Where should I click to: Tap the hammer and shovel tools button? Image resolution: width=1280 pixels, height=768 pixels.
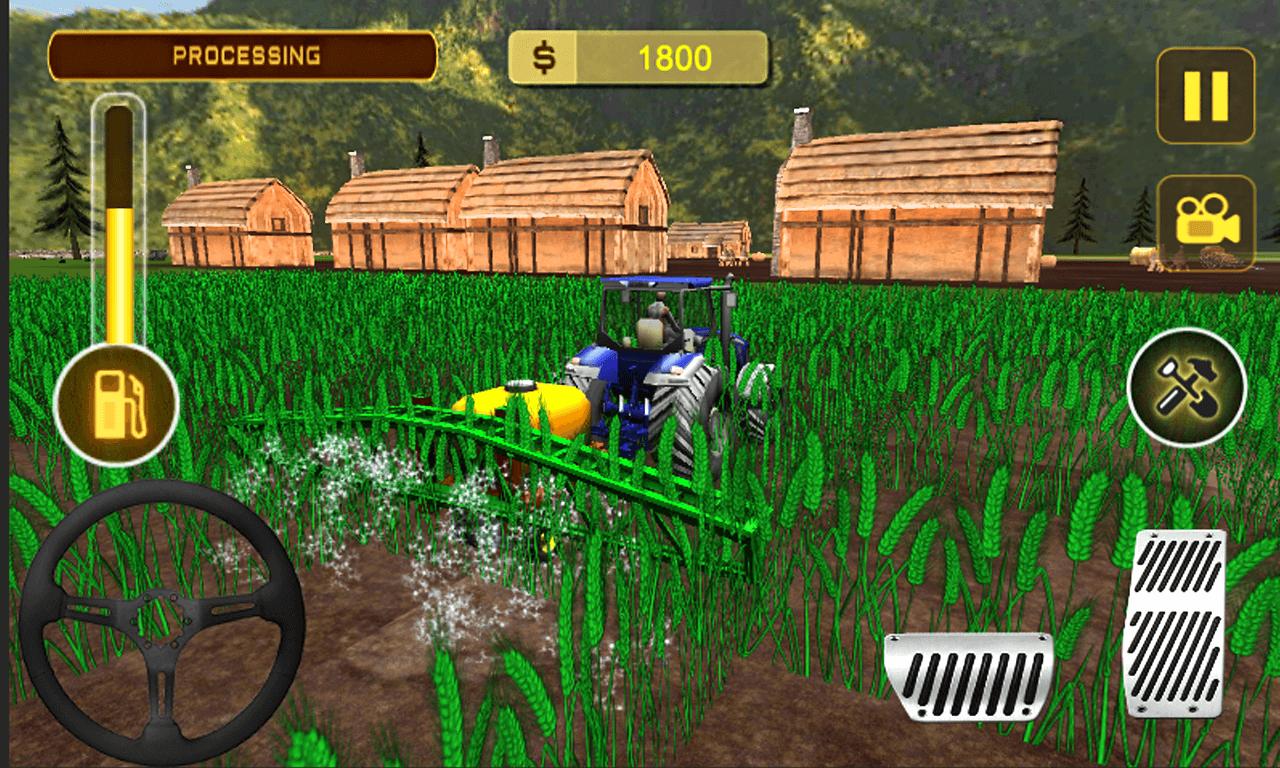(1186, 388)
